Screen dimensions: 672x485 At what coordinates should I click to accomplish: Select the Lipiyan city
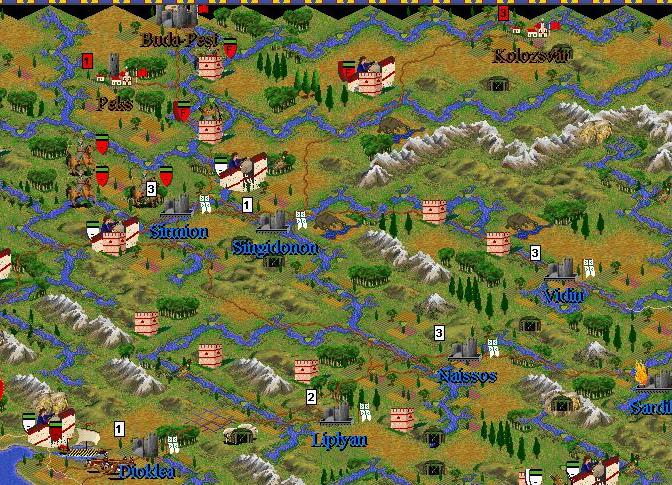[338, 413]
